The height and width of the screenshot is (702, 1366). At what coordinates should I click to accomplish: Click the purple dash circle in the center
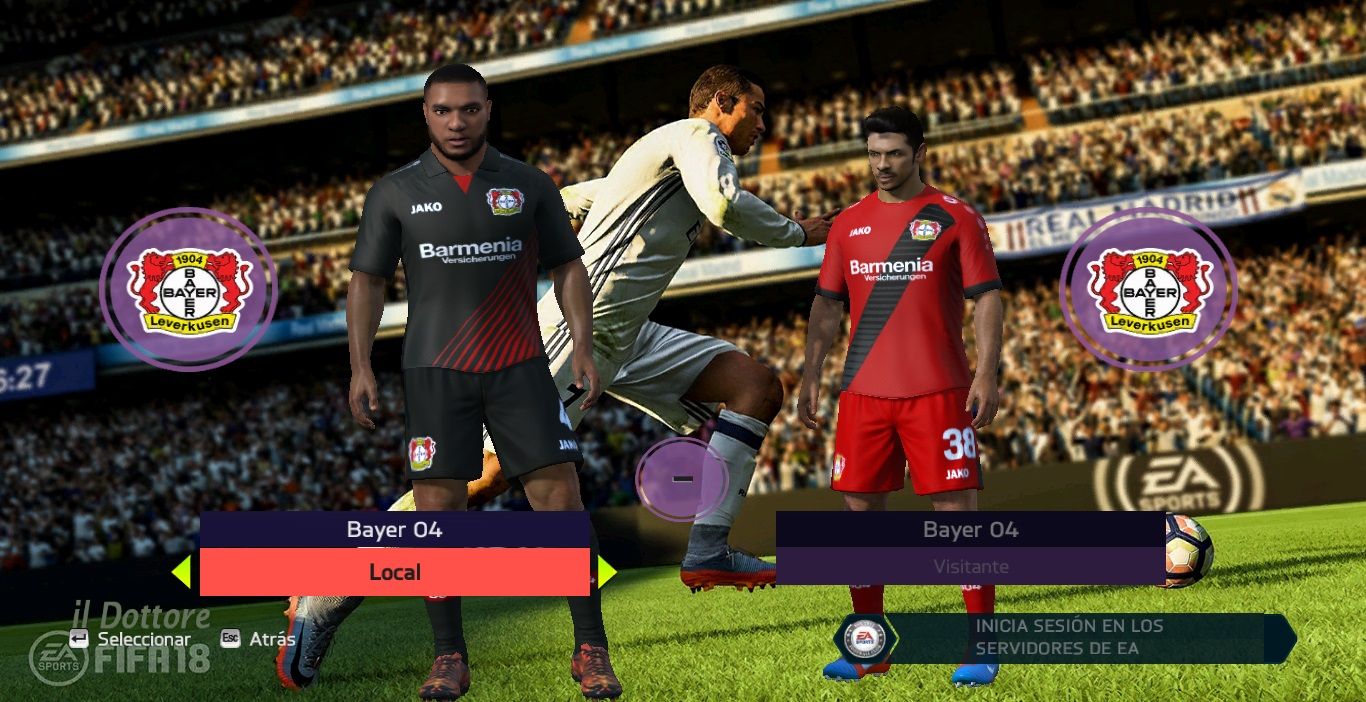click(682, 479)
